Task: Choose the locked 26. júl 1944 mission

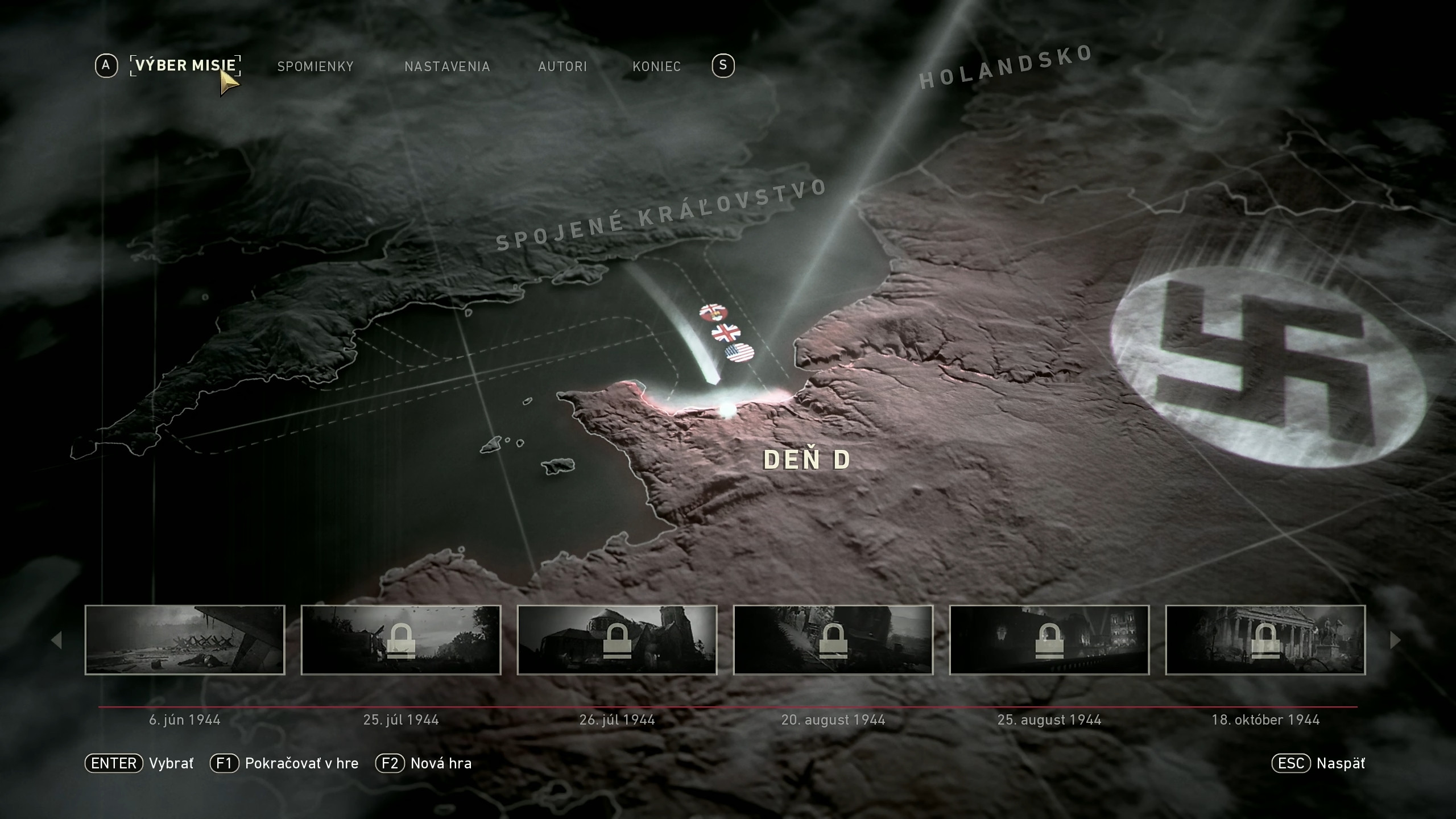Action: (x=617, y=640)
